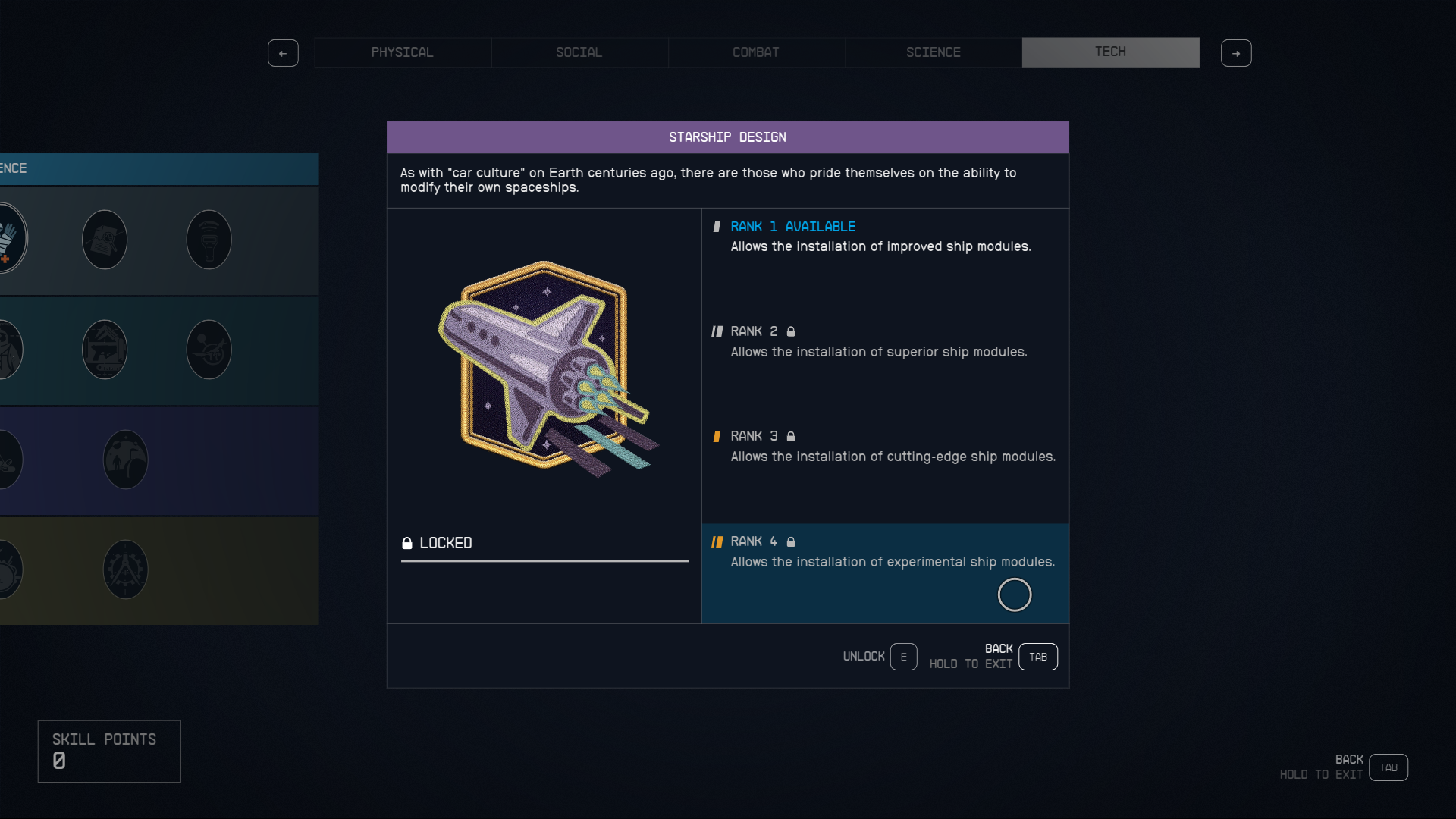Switch to the Science skill tab
This screenshot has height=819, width=1456.
pyautogui.click(x=933, y=52)
